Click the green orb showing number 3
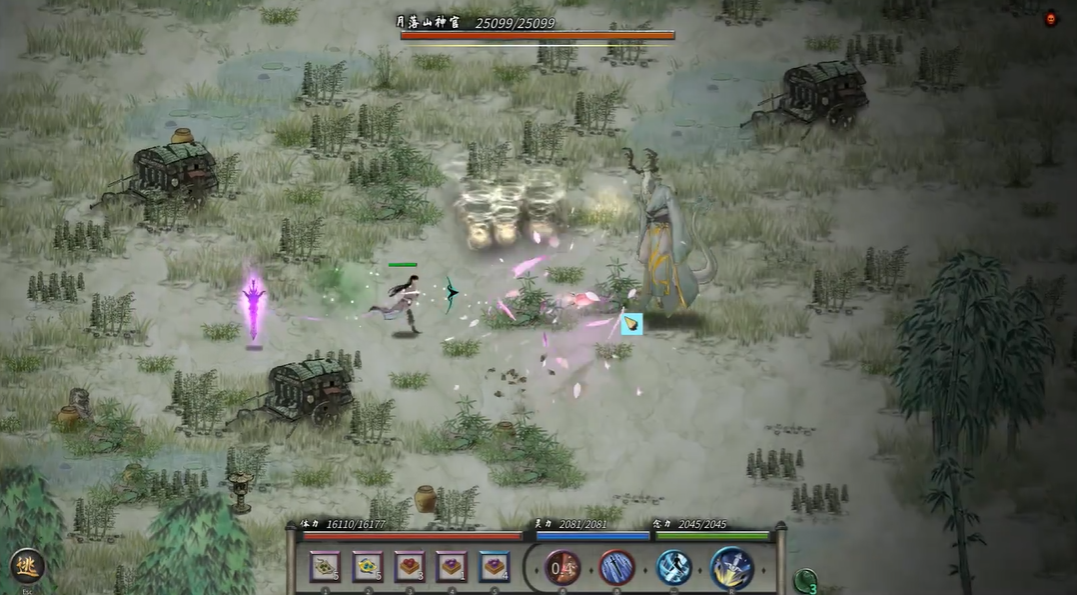 tap(805, 580)
